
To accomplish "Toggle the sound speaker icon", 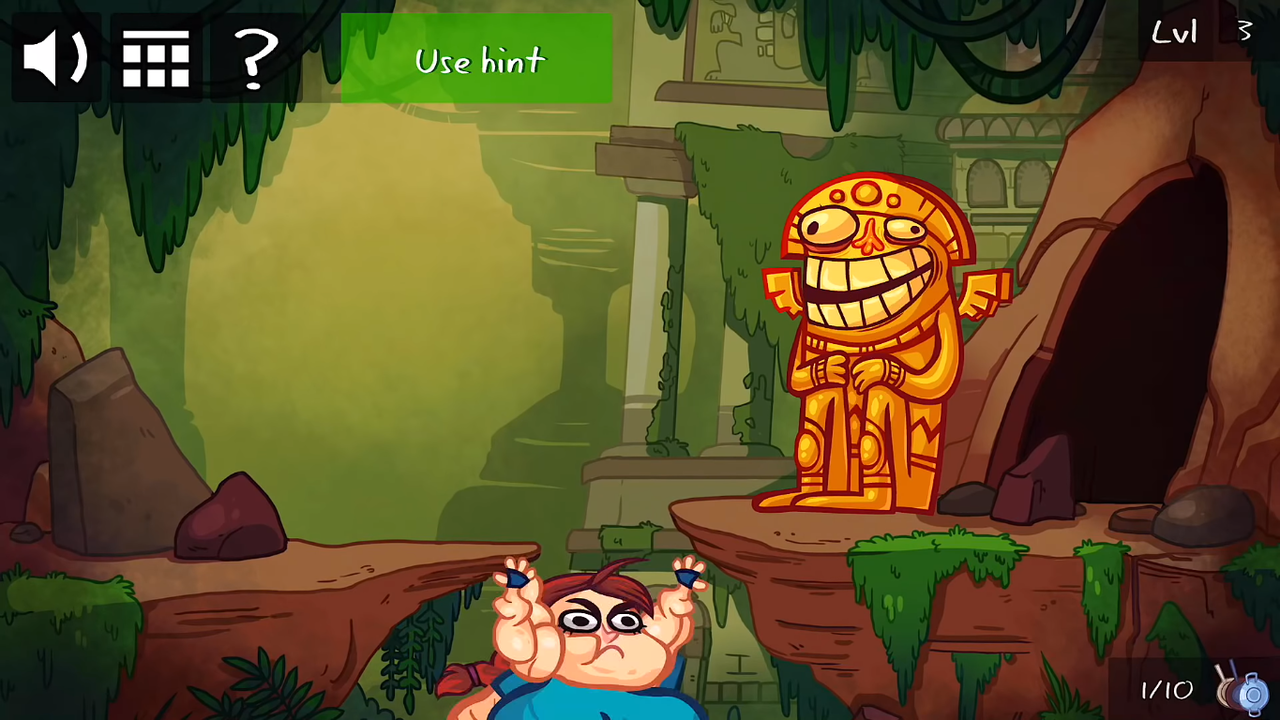I will pos(56,58).
